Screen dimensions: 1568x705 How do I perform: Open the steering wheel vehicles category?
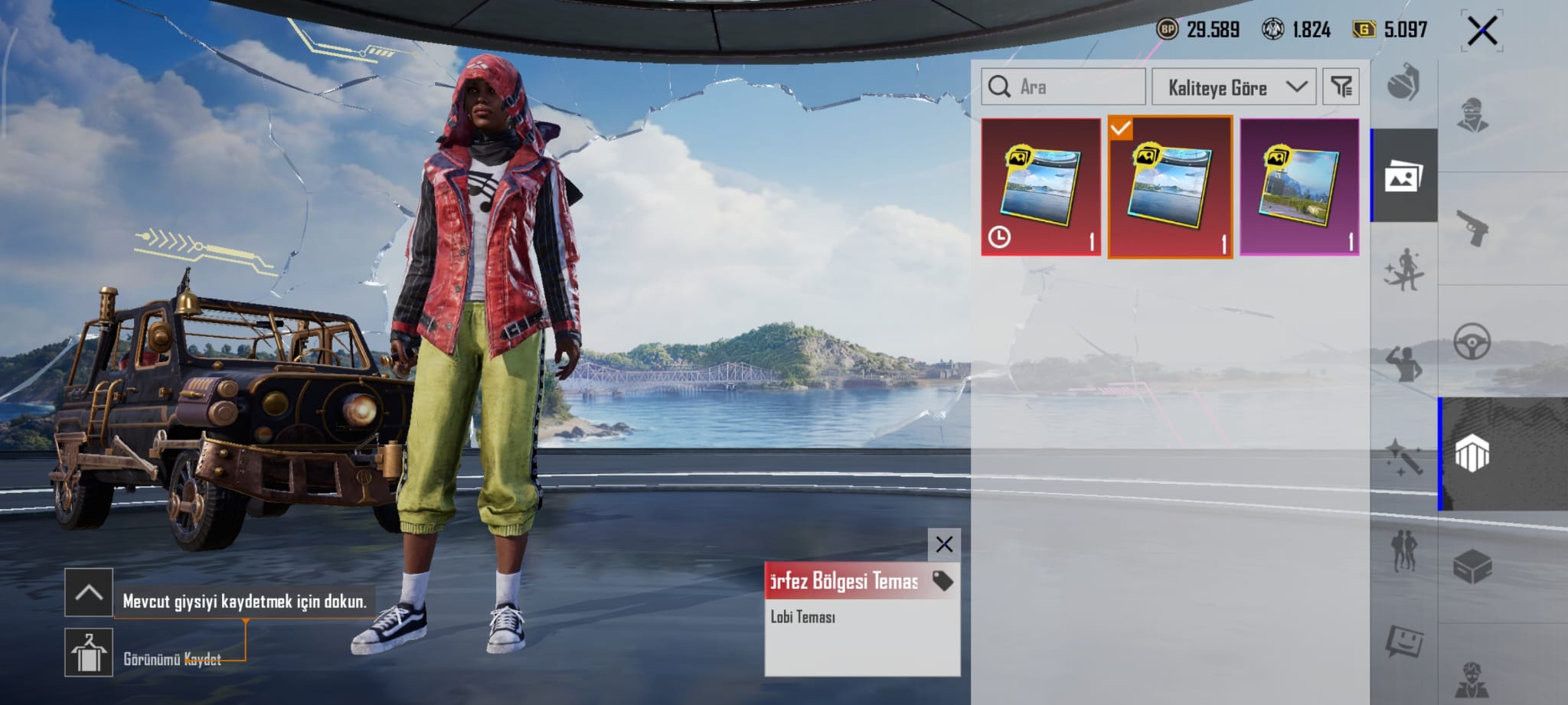1472,341
